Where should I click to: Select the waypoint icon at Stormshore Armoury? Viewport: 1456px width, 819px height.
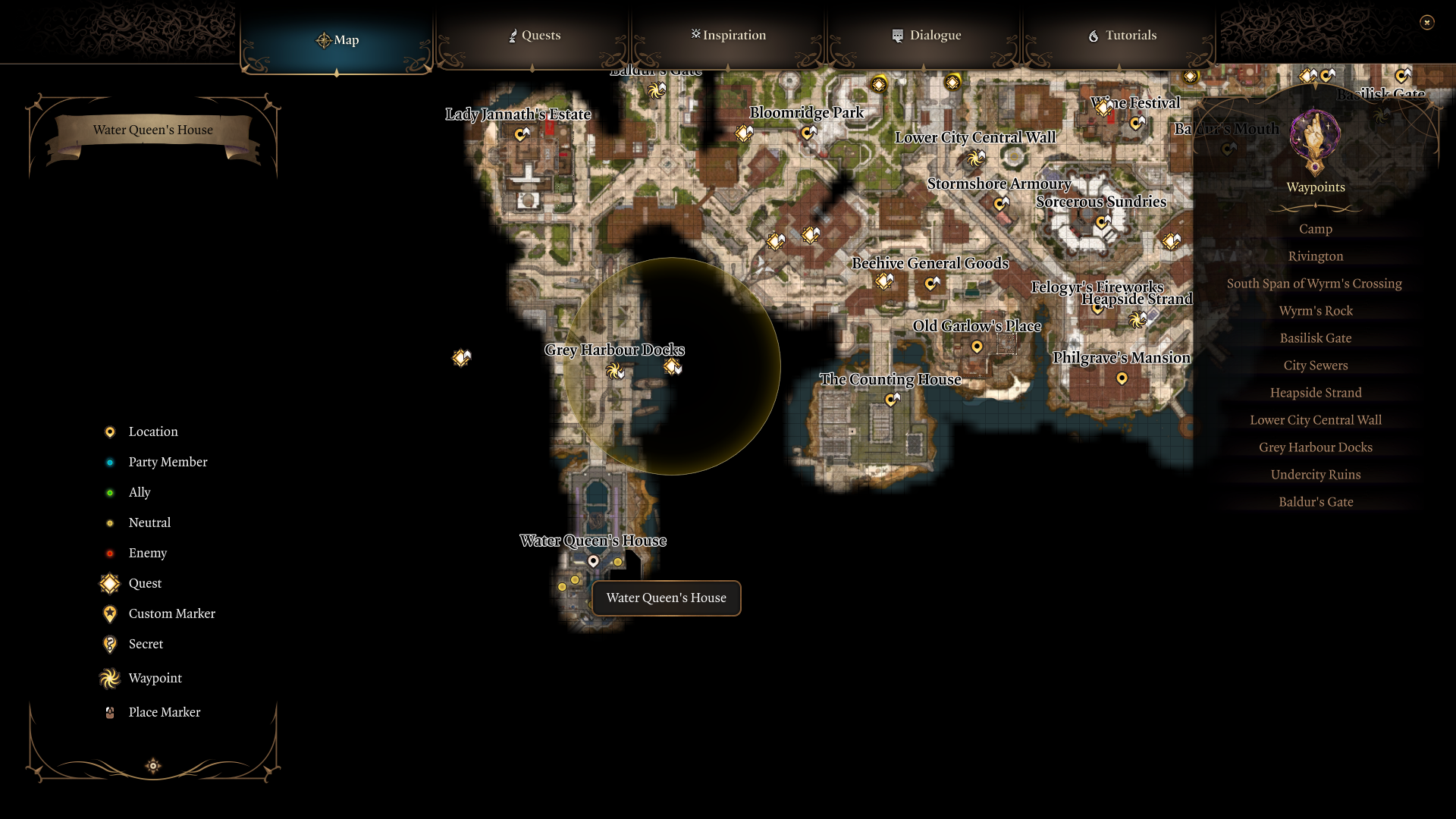tap(999, 203)
